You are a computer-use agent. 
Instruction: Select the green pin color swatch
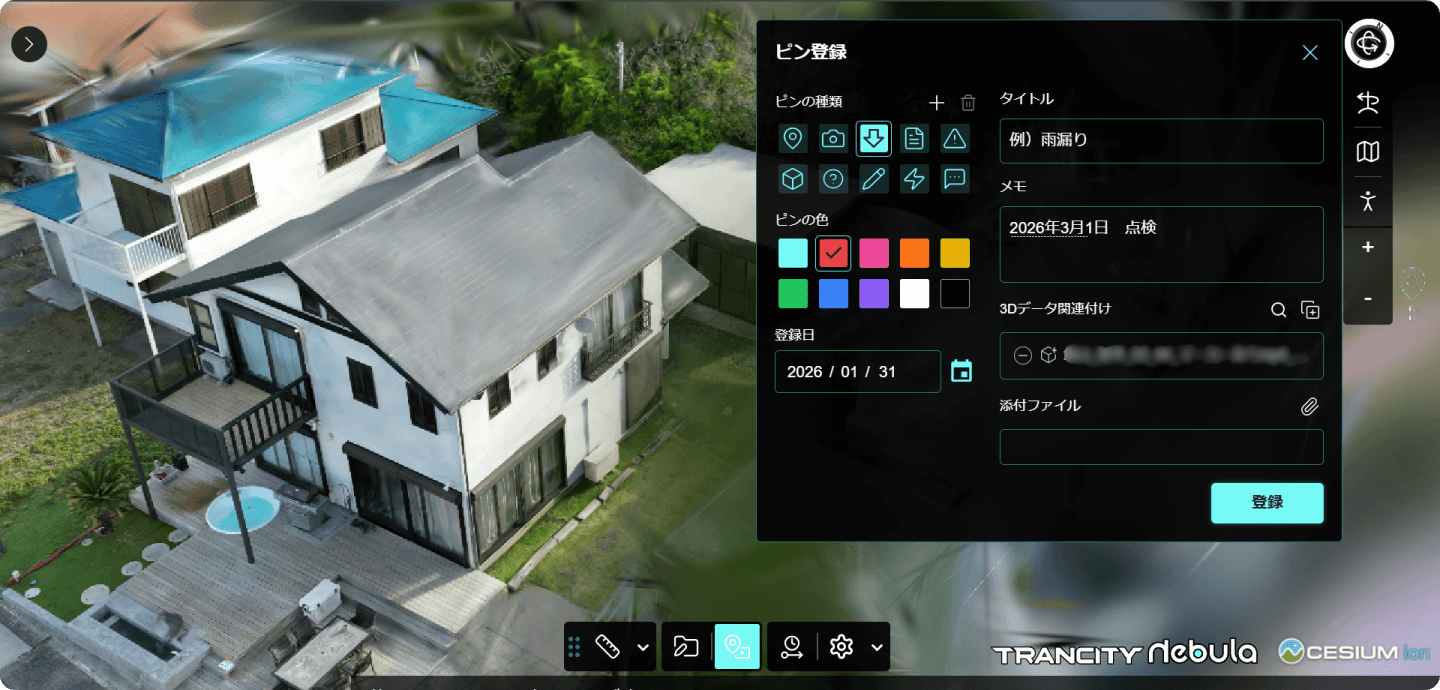point(793,294)
